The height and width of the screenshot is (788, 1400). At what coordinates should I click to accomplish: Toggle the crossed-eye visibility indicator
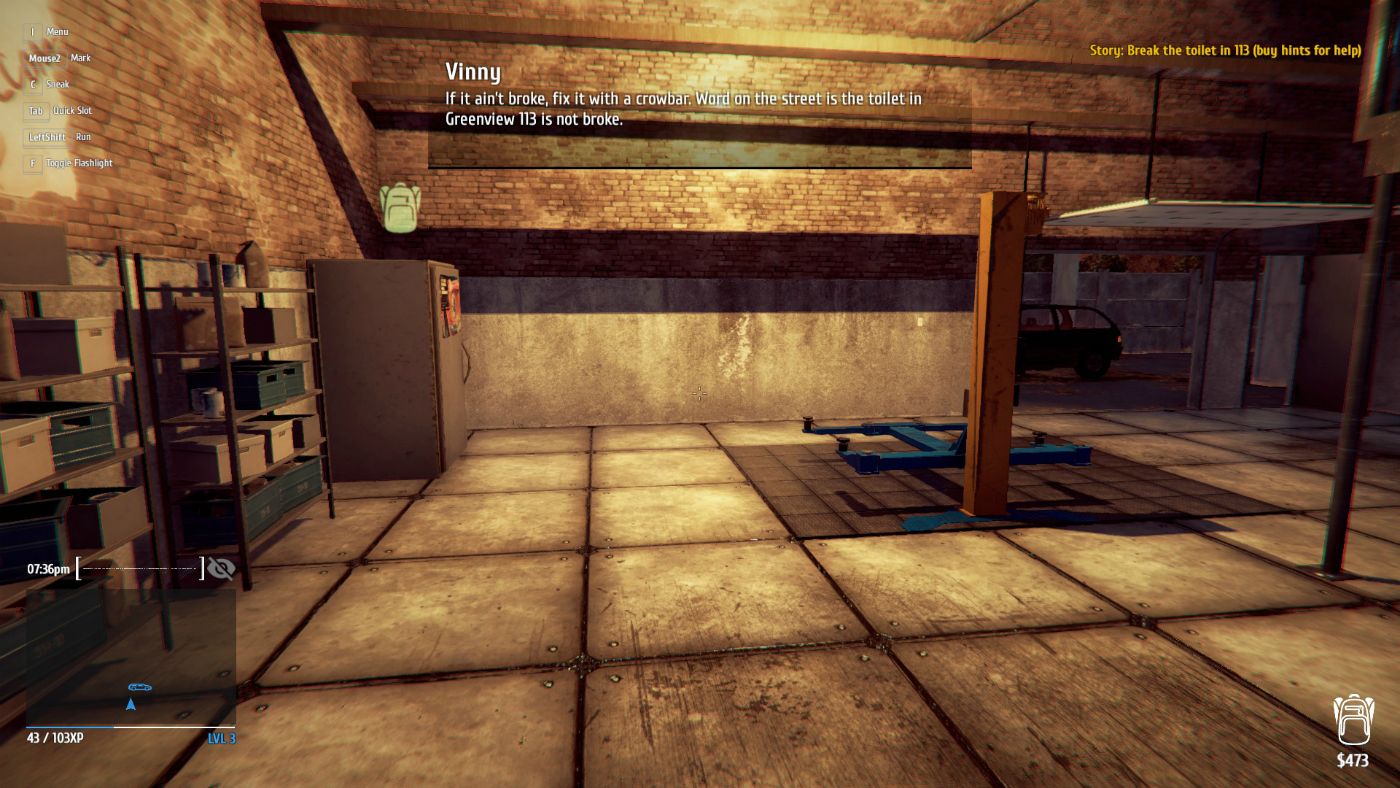point(222,567)
